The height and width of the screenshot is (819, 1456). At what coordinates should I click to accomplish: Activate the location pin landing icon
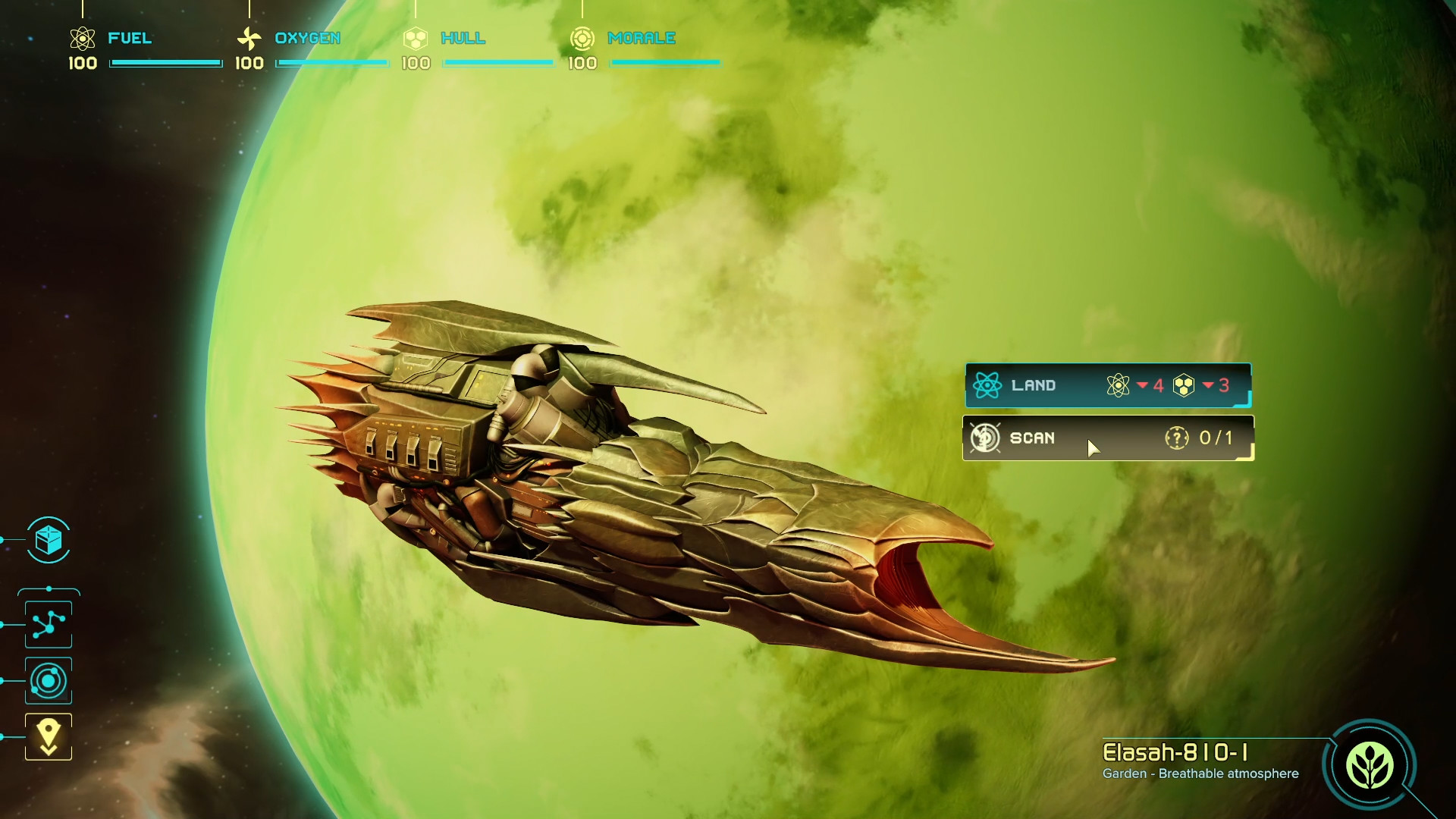click(x=49, y=736)
